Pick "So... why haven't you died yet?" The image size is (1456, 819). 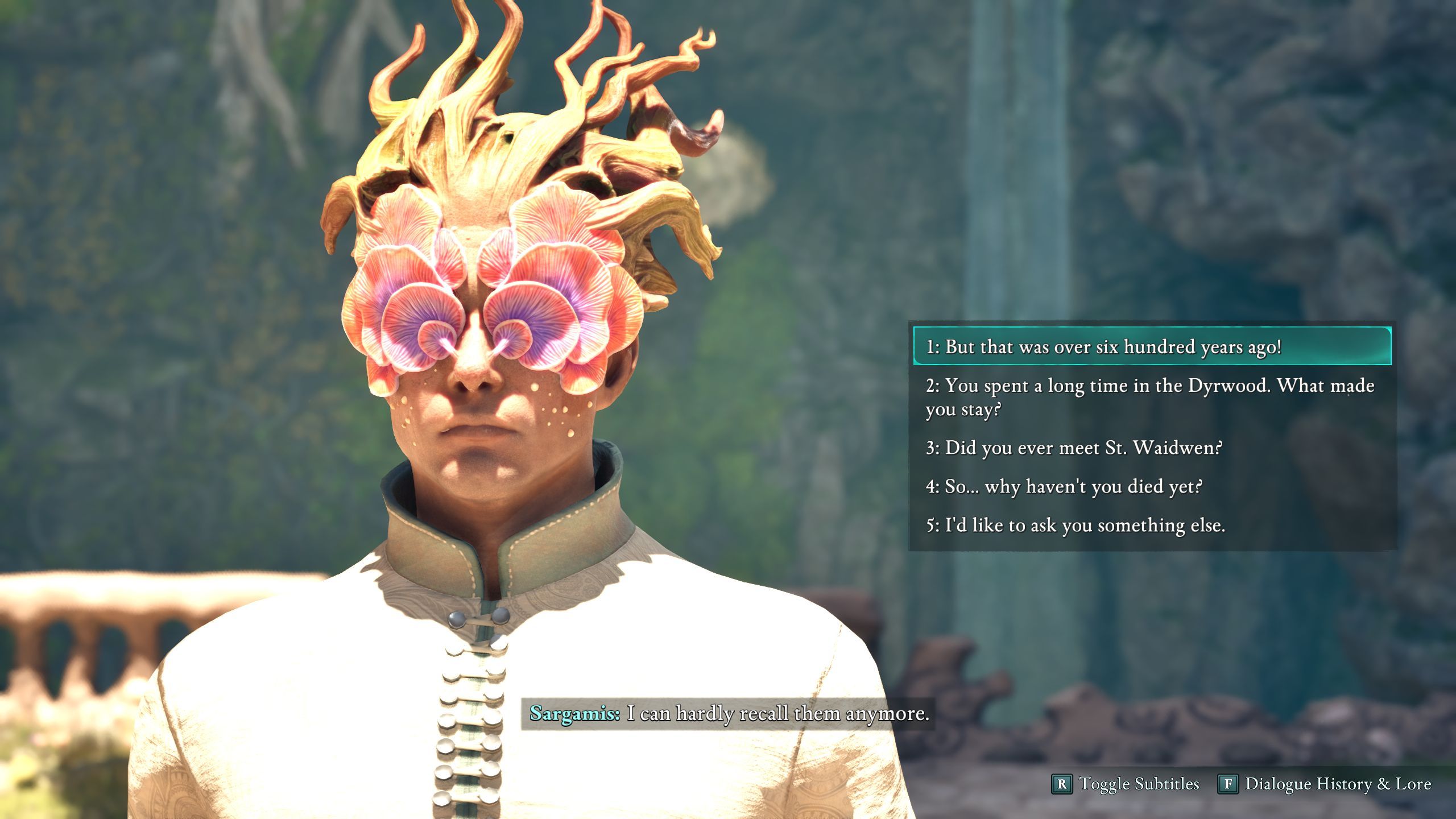click(x=1064, y=486)
